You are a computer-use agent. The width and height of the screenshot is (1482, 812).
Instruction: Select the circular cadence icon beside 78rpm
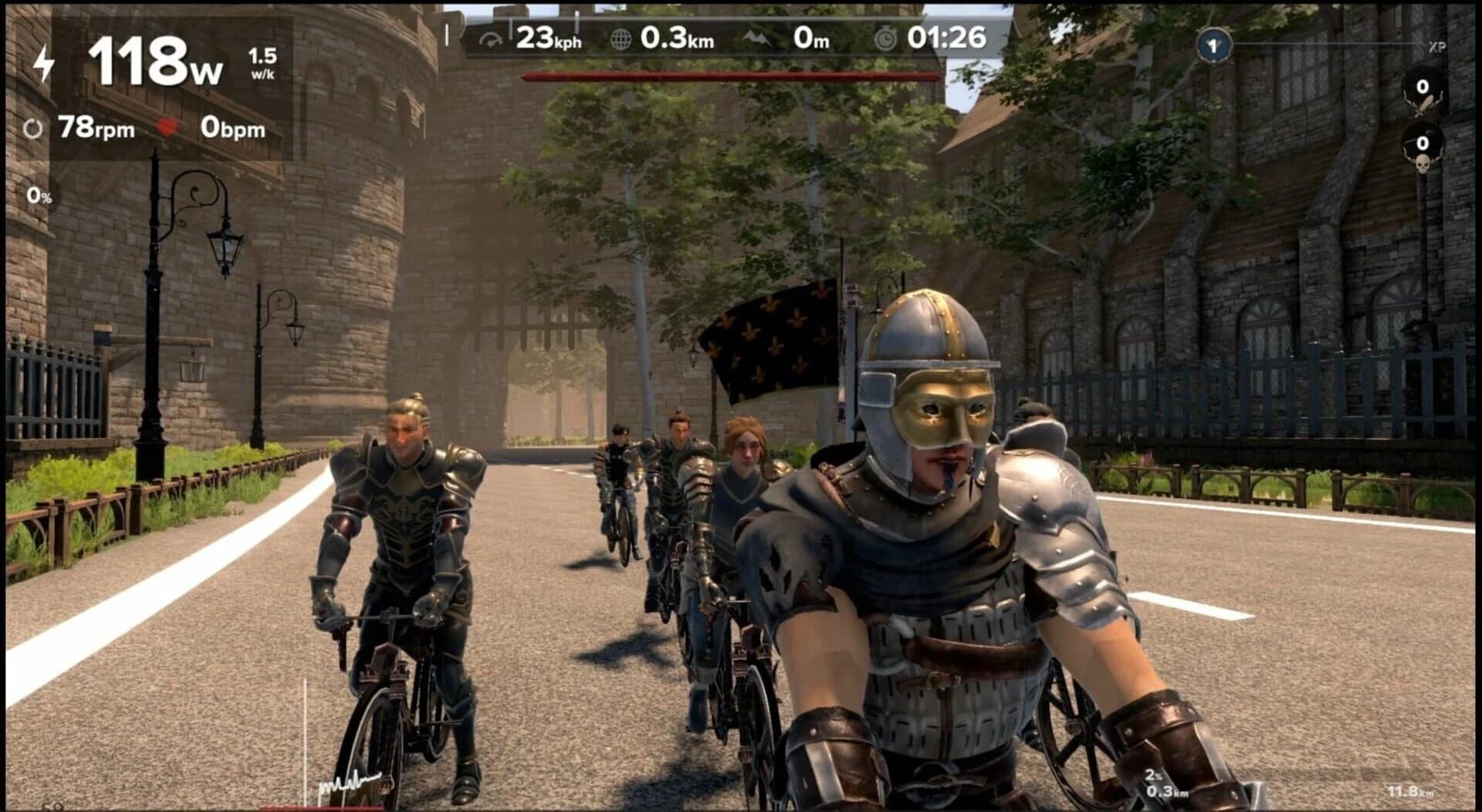34,126
